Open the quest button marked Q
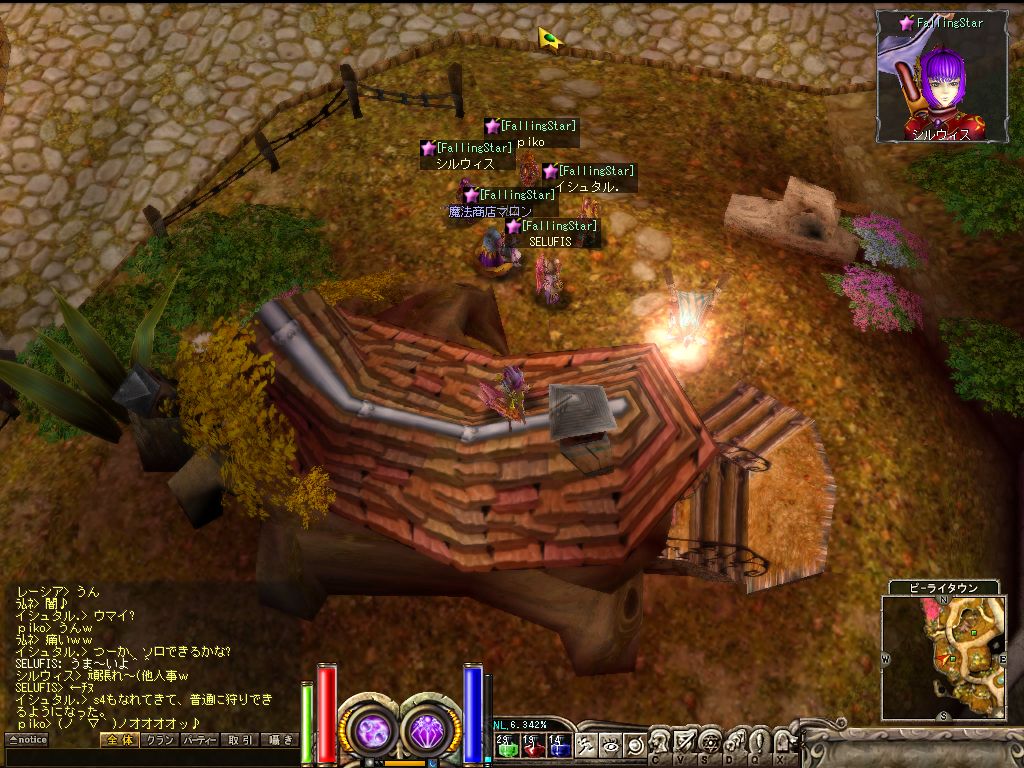 pos(759,744)
